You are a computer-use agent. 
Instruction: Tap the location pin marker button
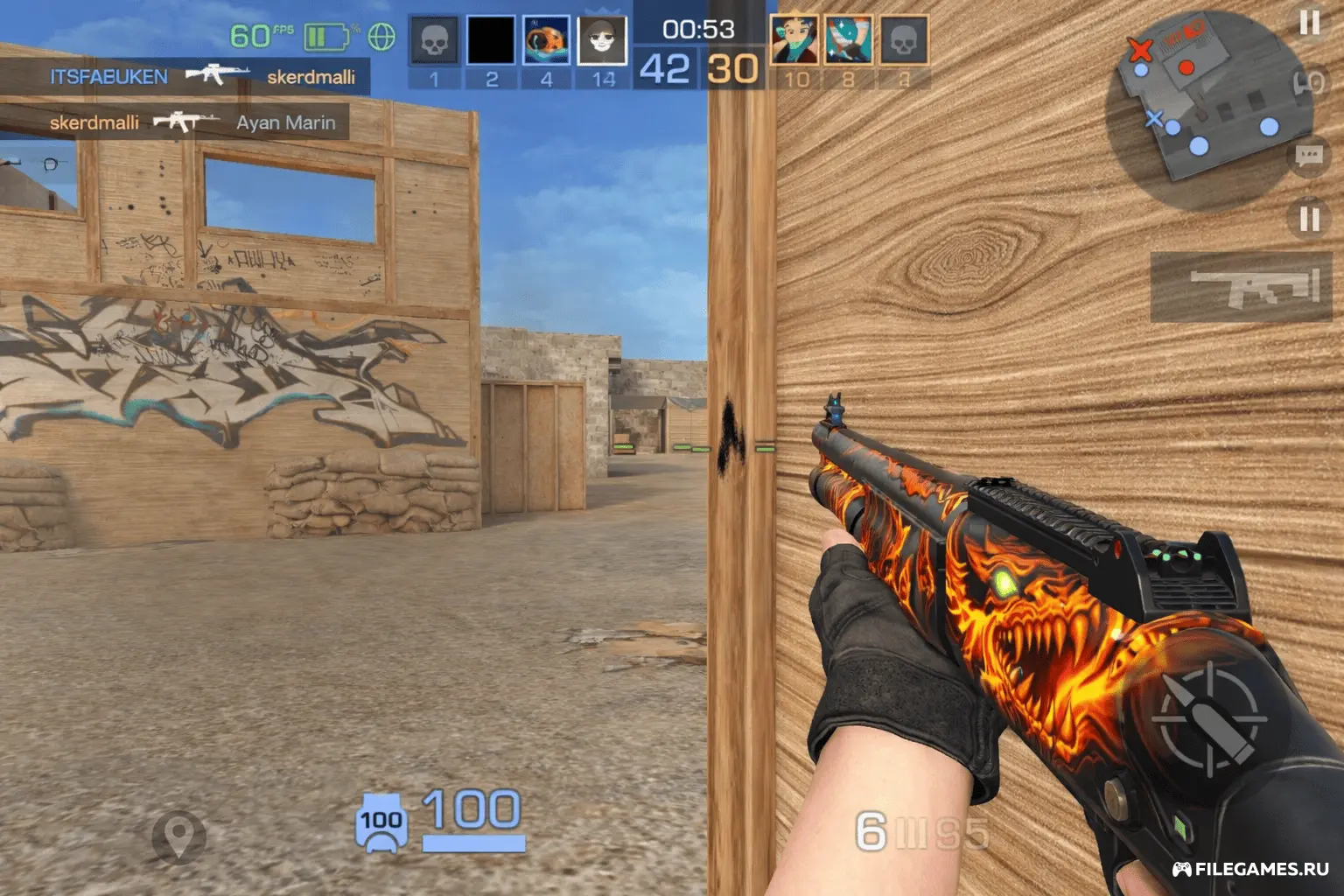(178, 836)
